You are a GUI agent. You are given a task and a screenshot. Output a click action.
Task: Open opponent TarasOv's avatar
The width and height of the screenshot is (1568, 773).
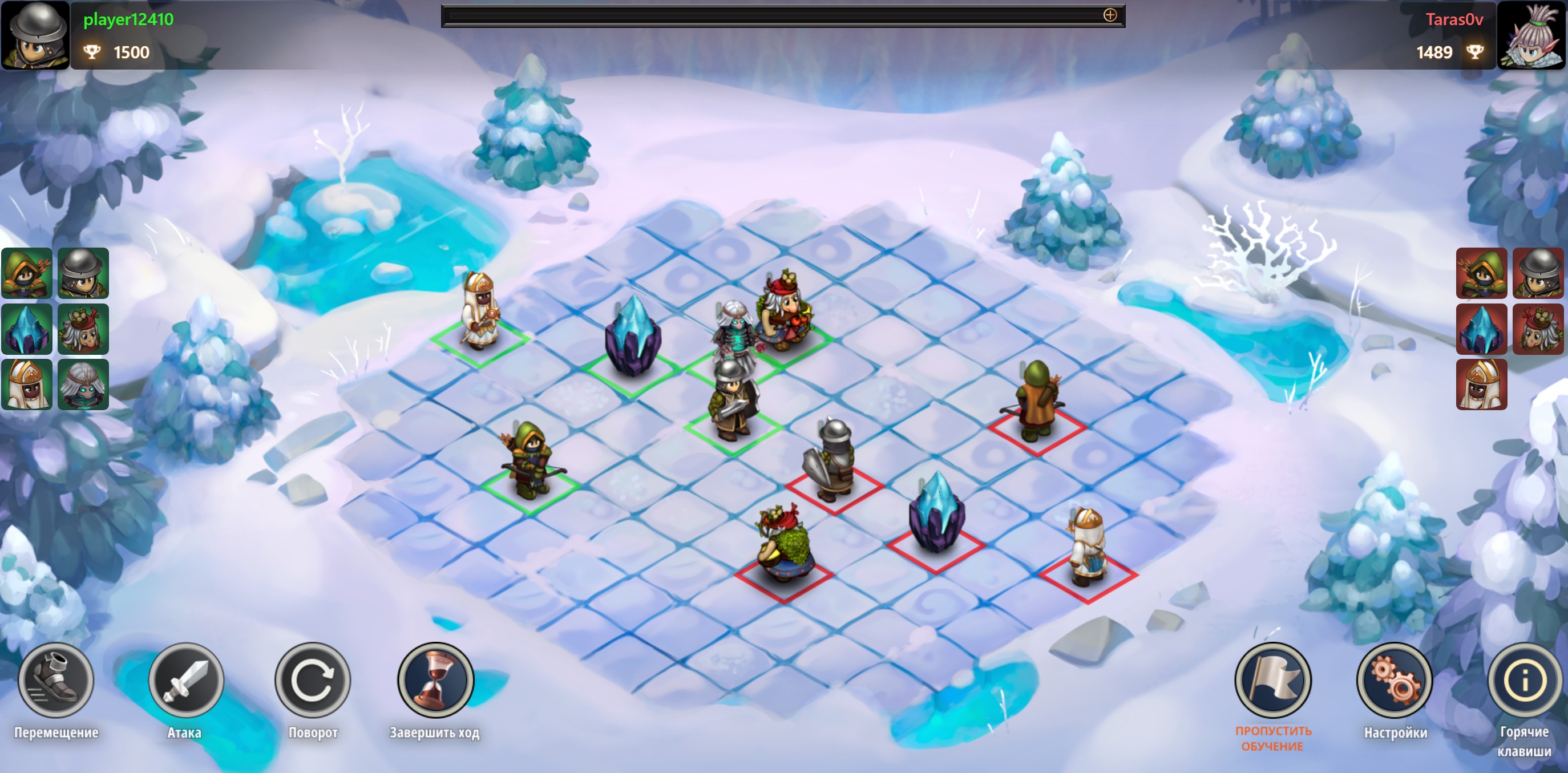pyautogui.click(x=1531, y=35)
